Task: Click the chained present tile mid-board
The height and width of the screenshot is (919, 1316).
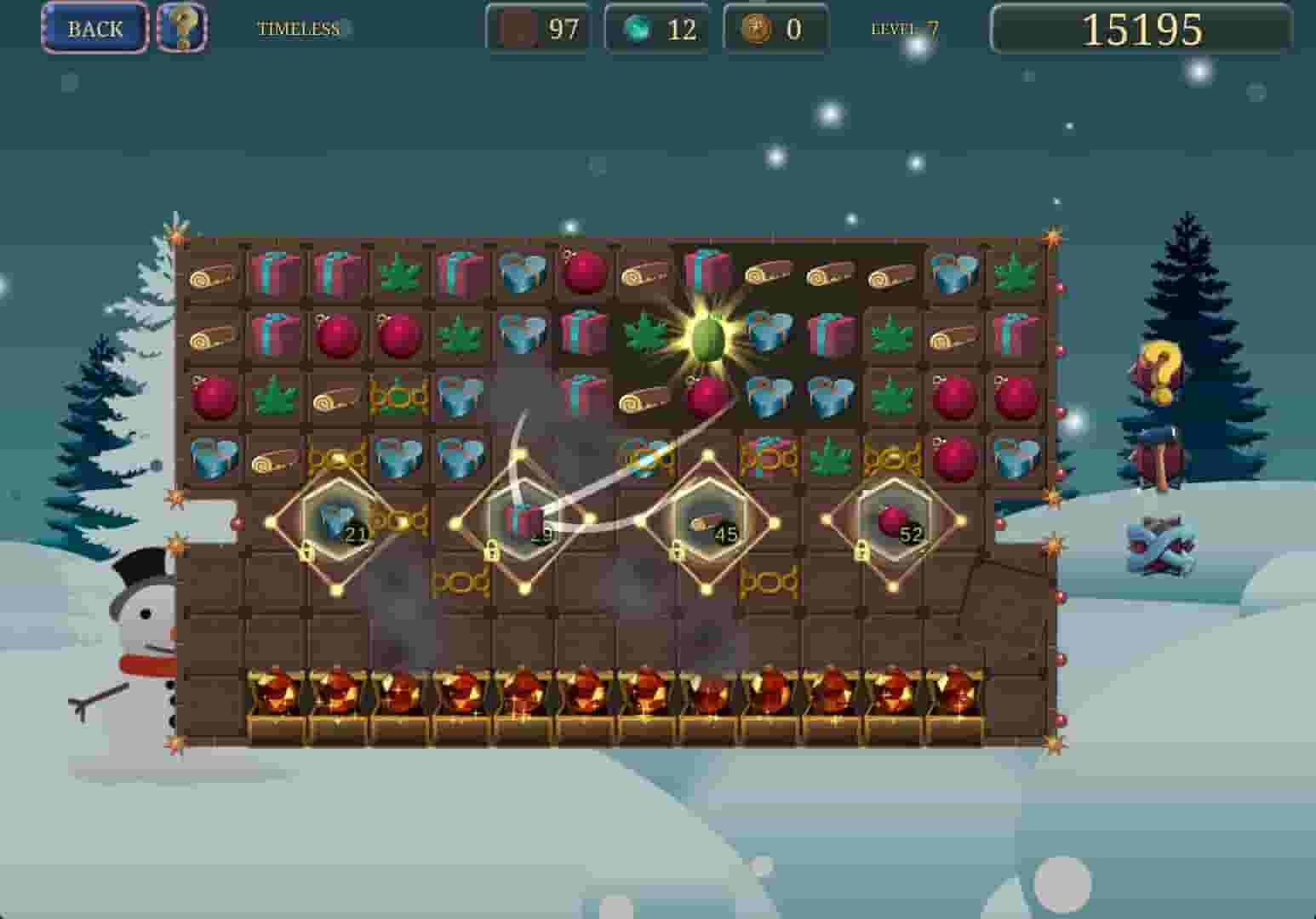Action: [769, 459]
